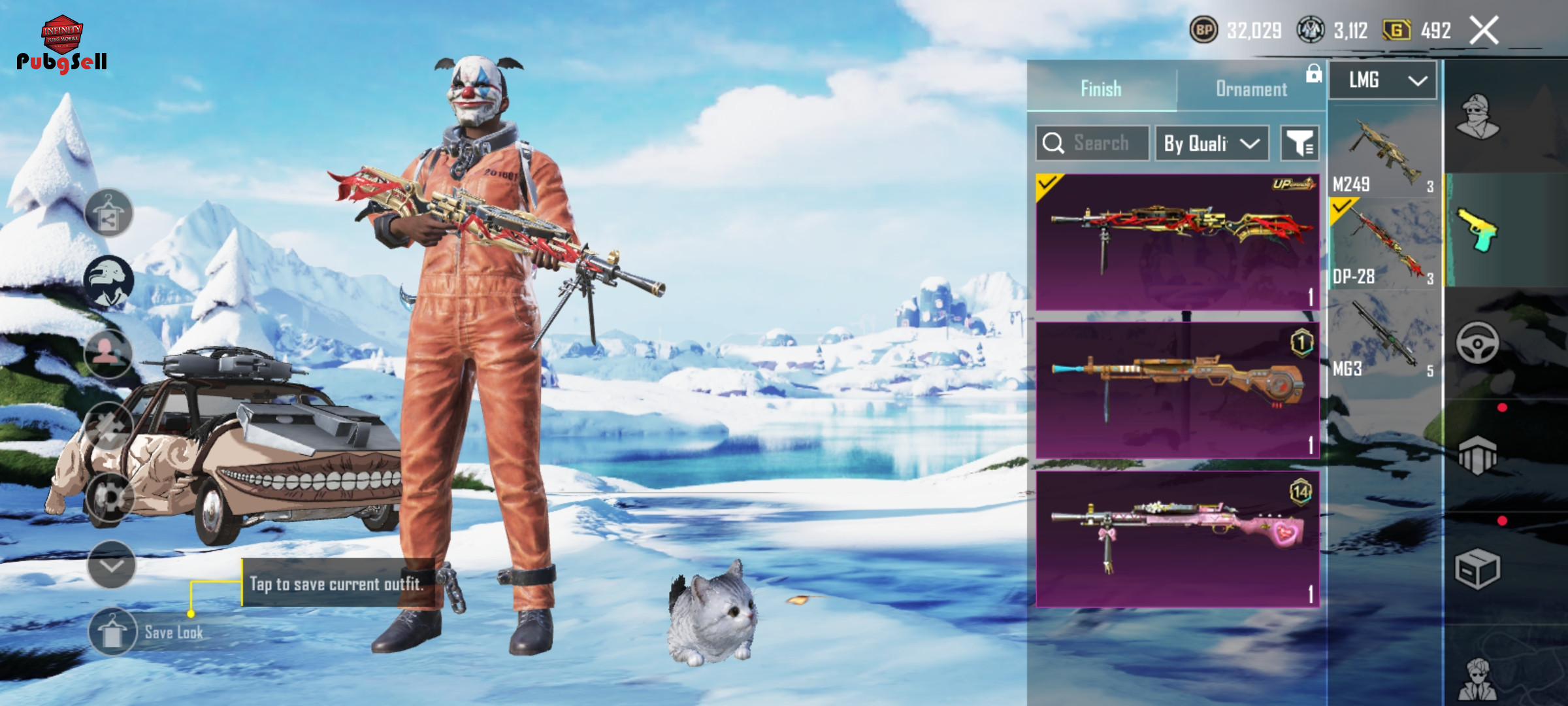
Task: Open the Ornament tab
Action: [x=1251, y=89]
